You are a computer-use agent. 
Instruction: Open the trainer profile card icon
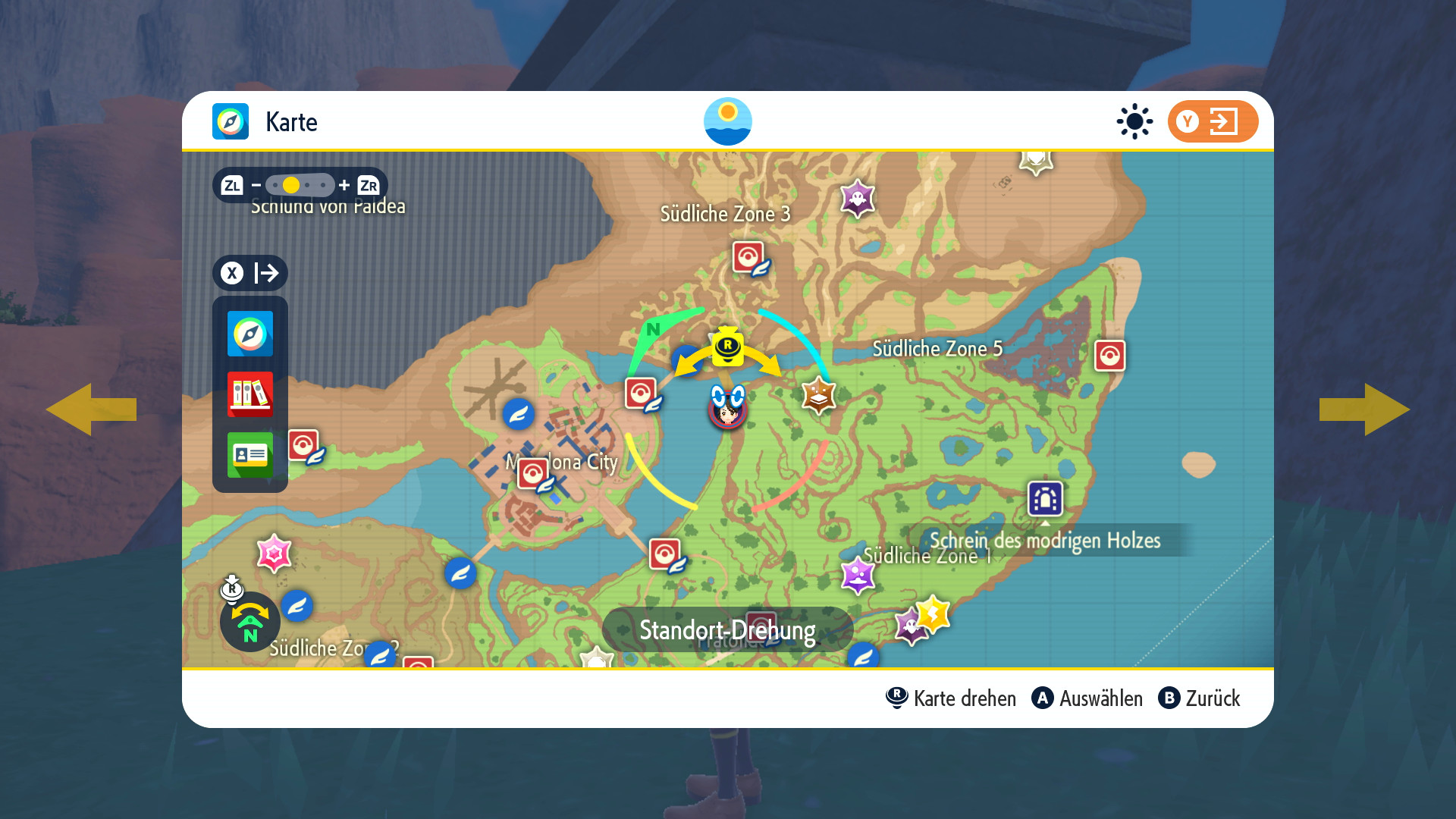(249, 454)
